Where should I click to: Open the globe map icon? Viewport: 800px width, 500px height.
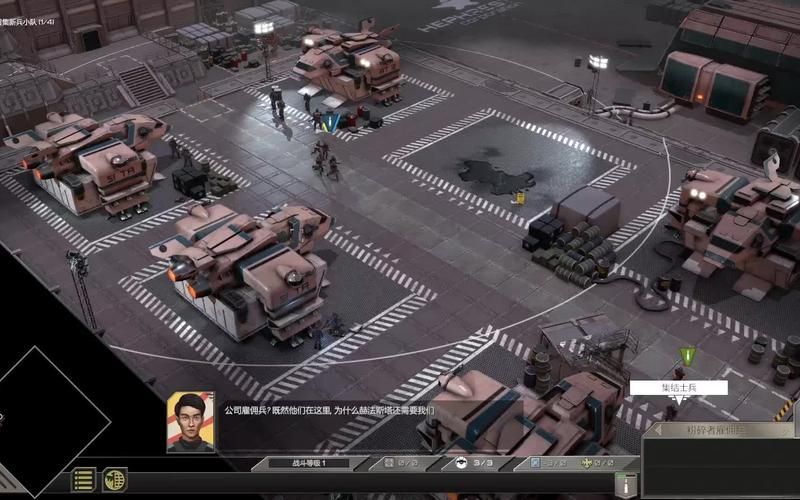[x=114, y=480]
